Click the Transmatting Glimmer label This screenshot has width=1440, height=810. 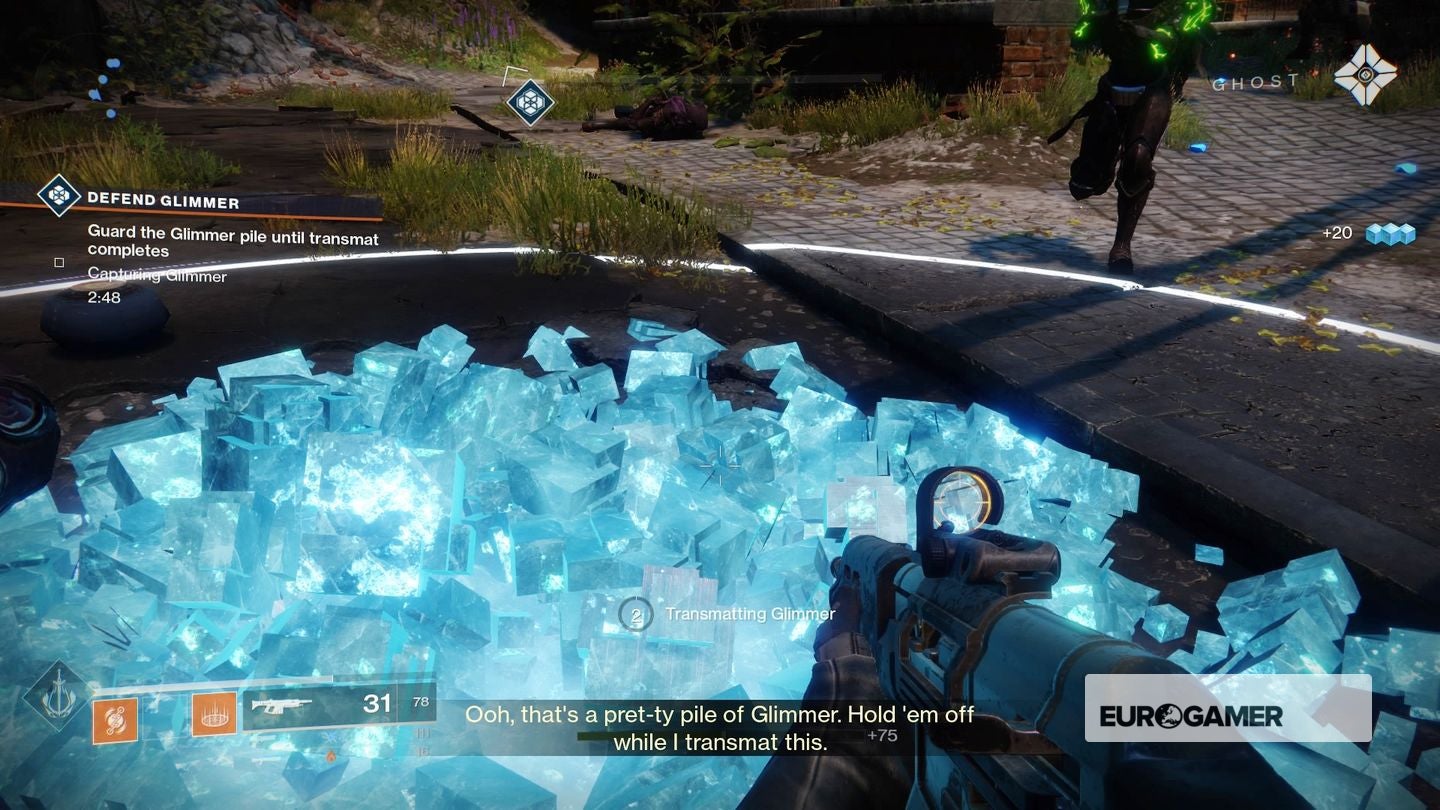click(x=750, y=614)
